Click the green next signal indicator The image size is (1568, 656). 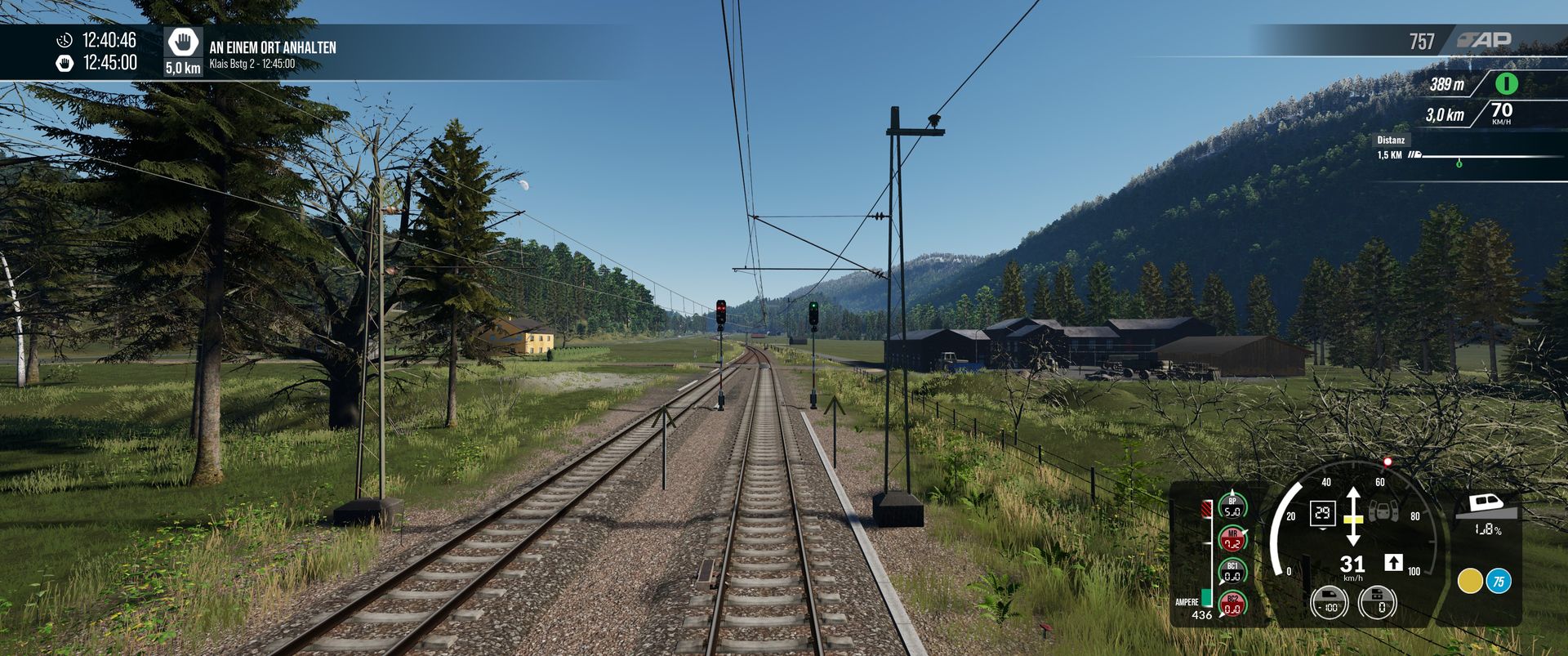click(1506, 83)
